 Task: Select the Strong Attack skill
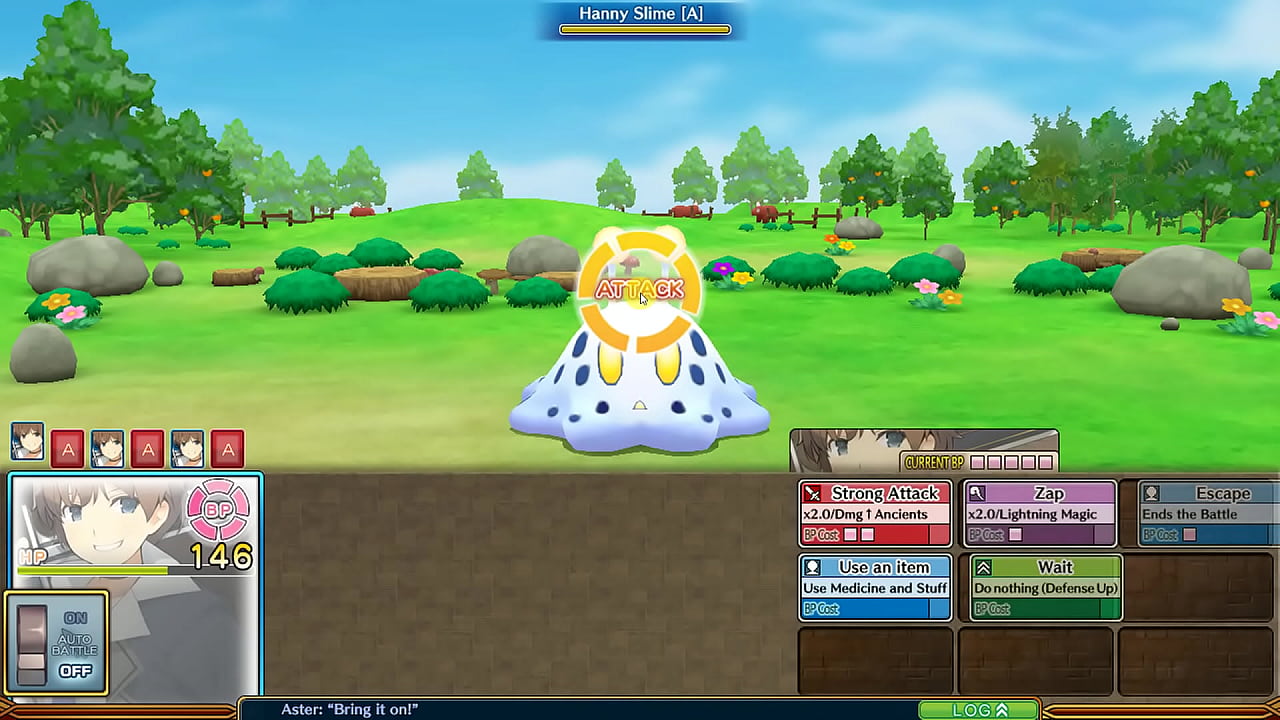[875, 514]
